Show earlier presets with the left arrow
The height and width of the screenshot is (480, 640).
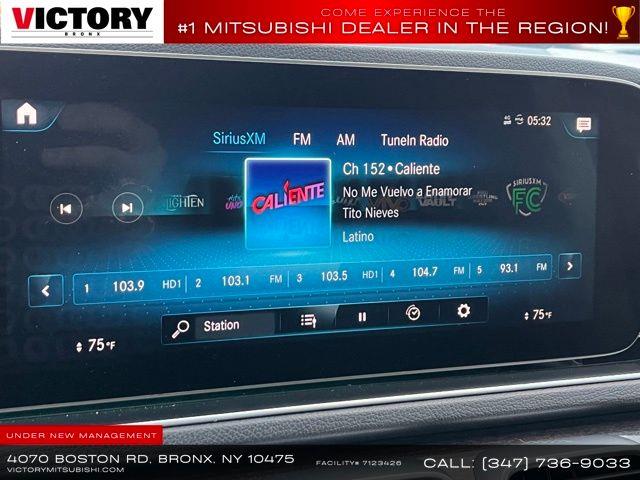click(x=45, y=291)
